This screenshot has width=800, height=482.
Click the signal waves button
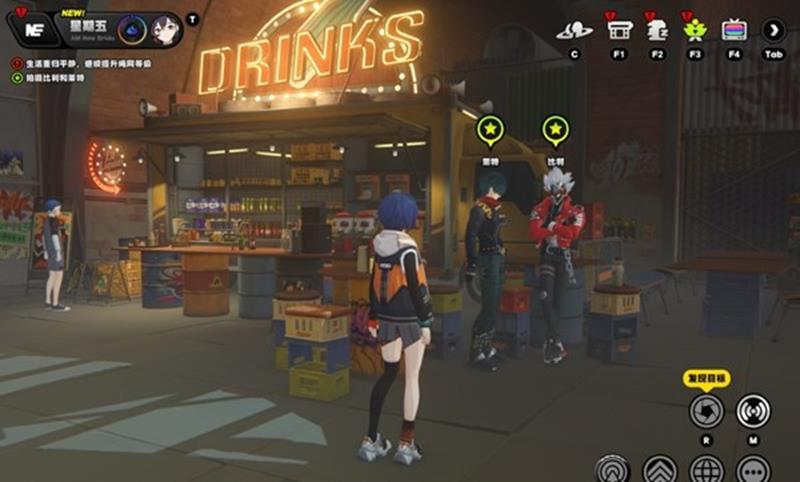(754, 410)
